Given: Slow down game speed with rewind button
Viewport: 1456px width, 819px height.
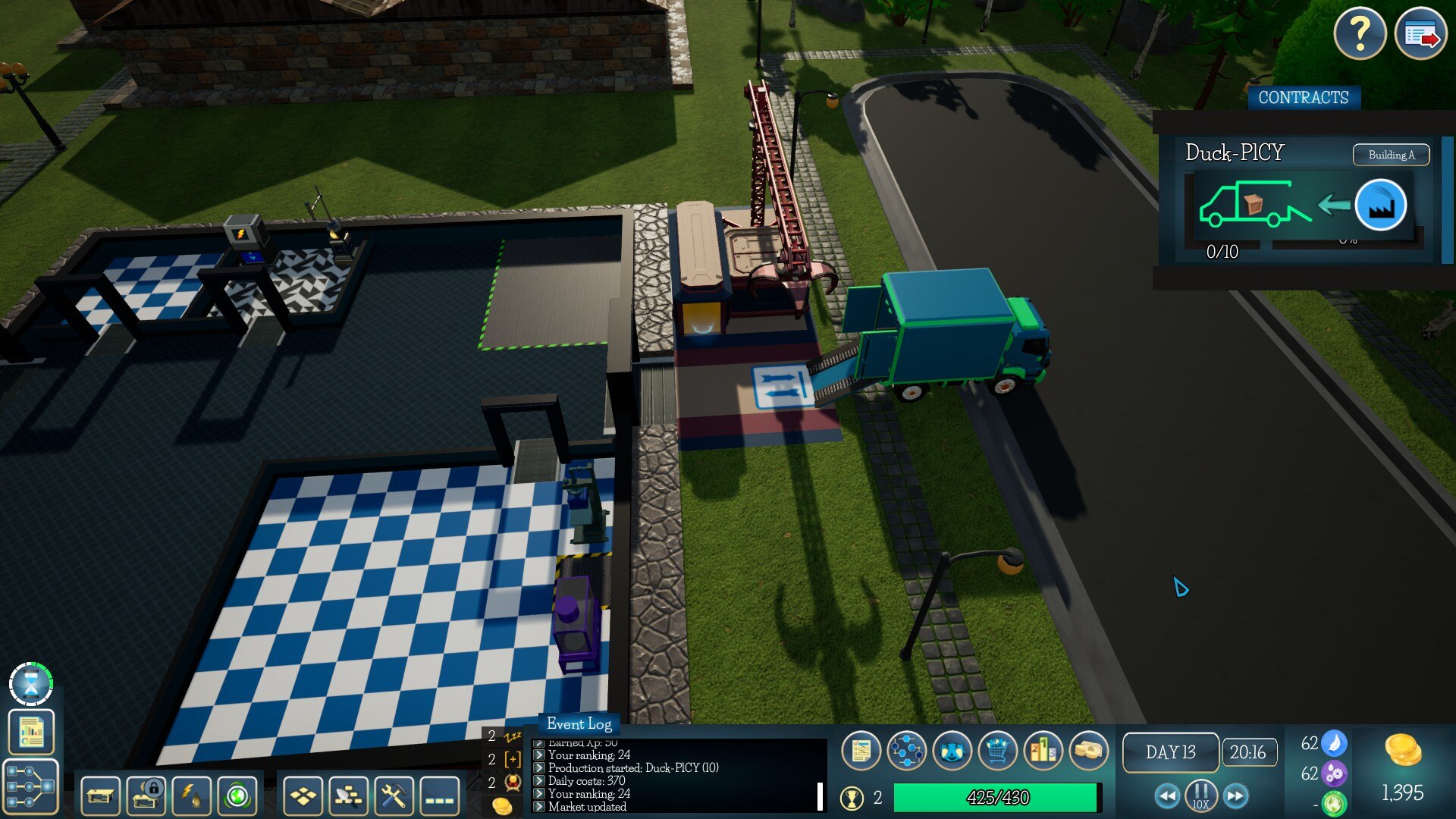Looking at the screenshot, I should tap(1167, 796).
